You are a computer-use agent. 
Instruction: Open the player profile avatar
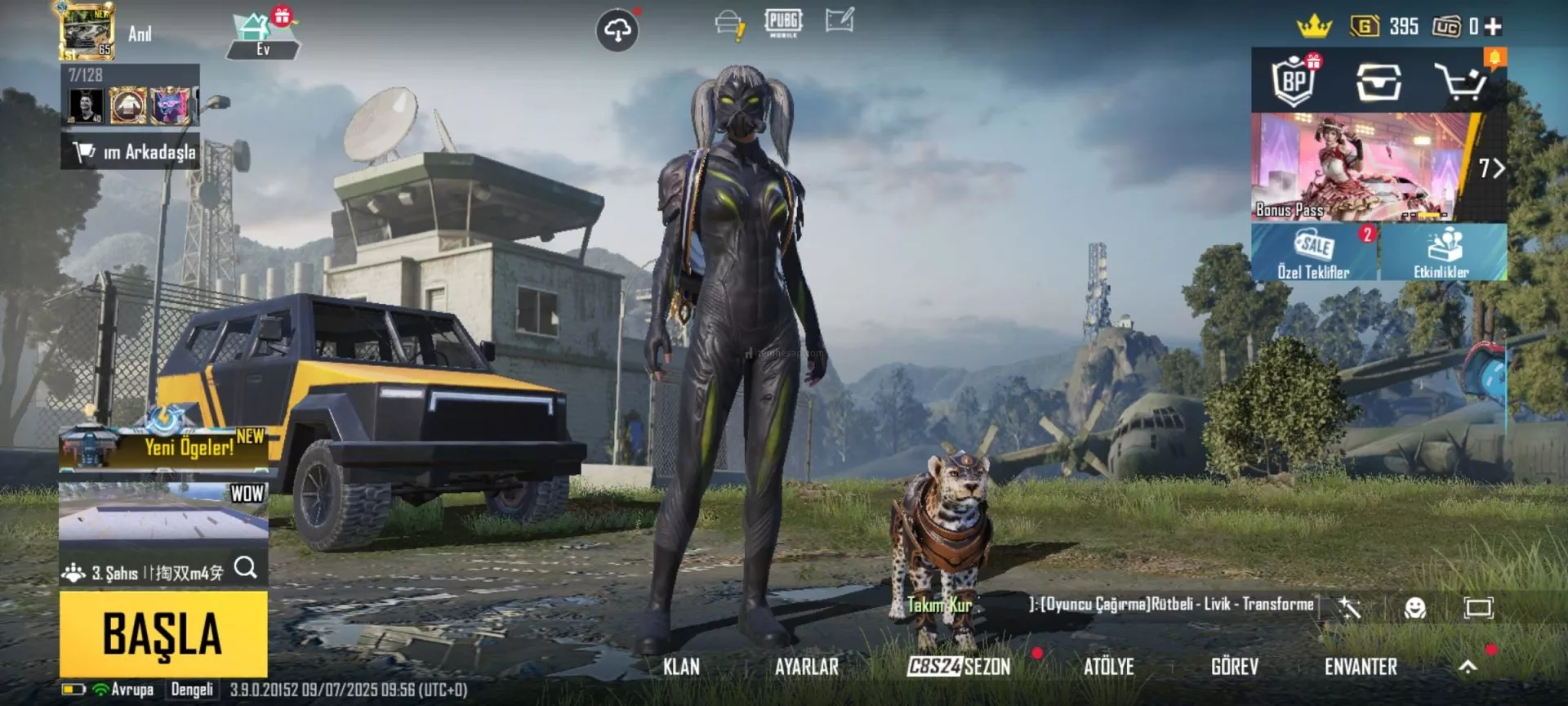[87, 31]
